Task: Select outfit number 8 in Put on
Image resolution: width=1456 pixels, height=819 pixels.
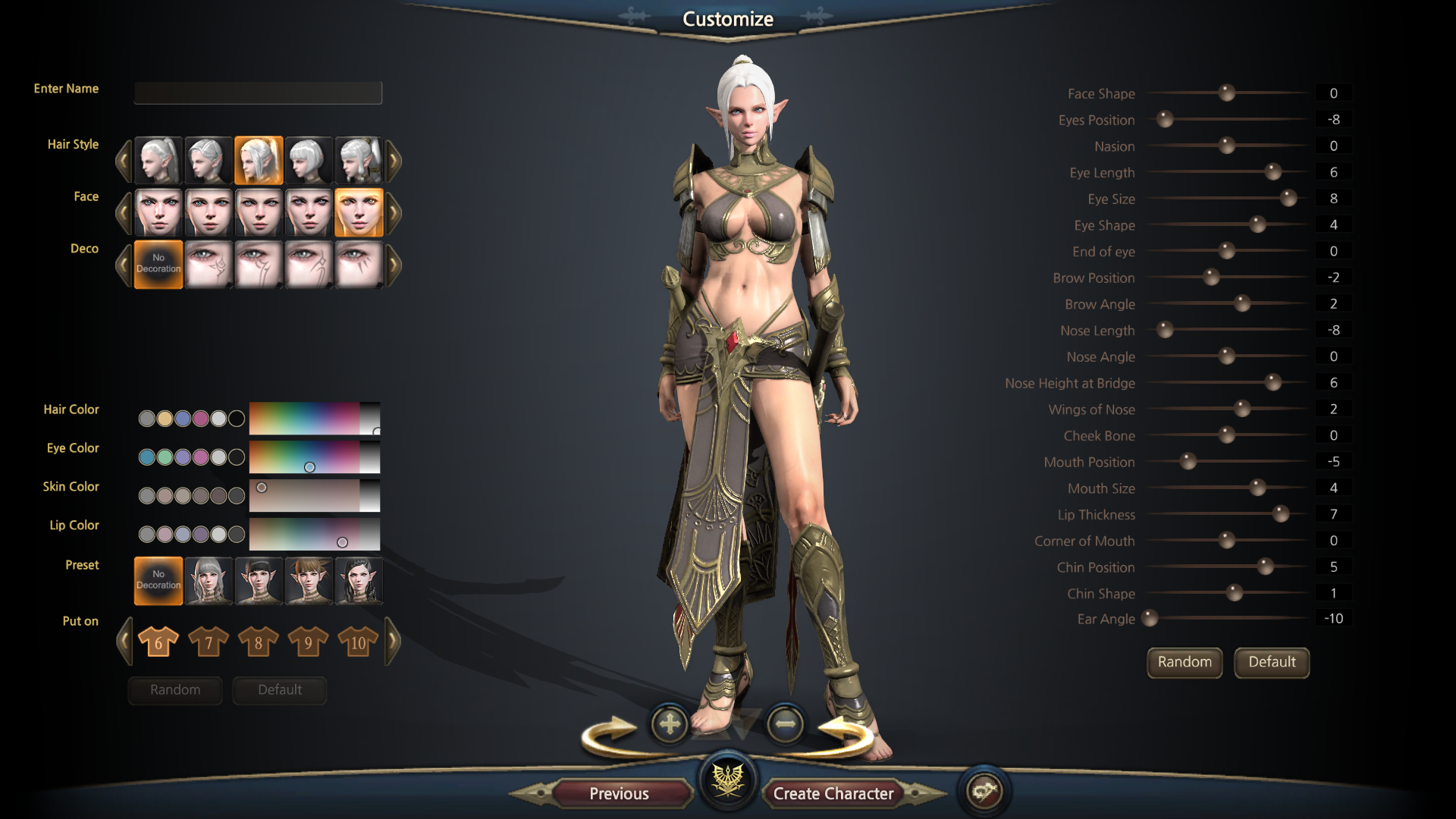Action: pyautogui.click(x=258, y=642)
